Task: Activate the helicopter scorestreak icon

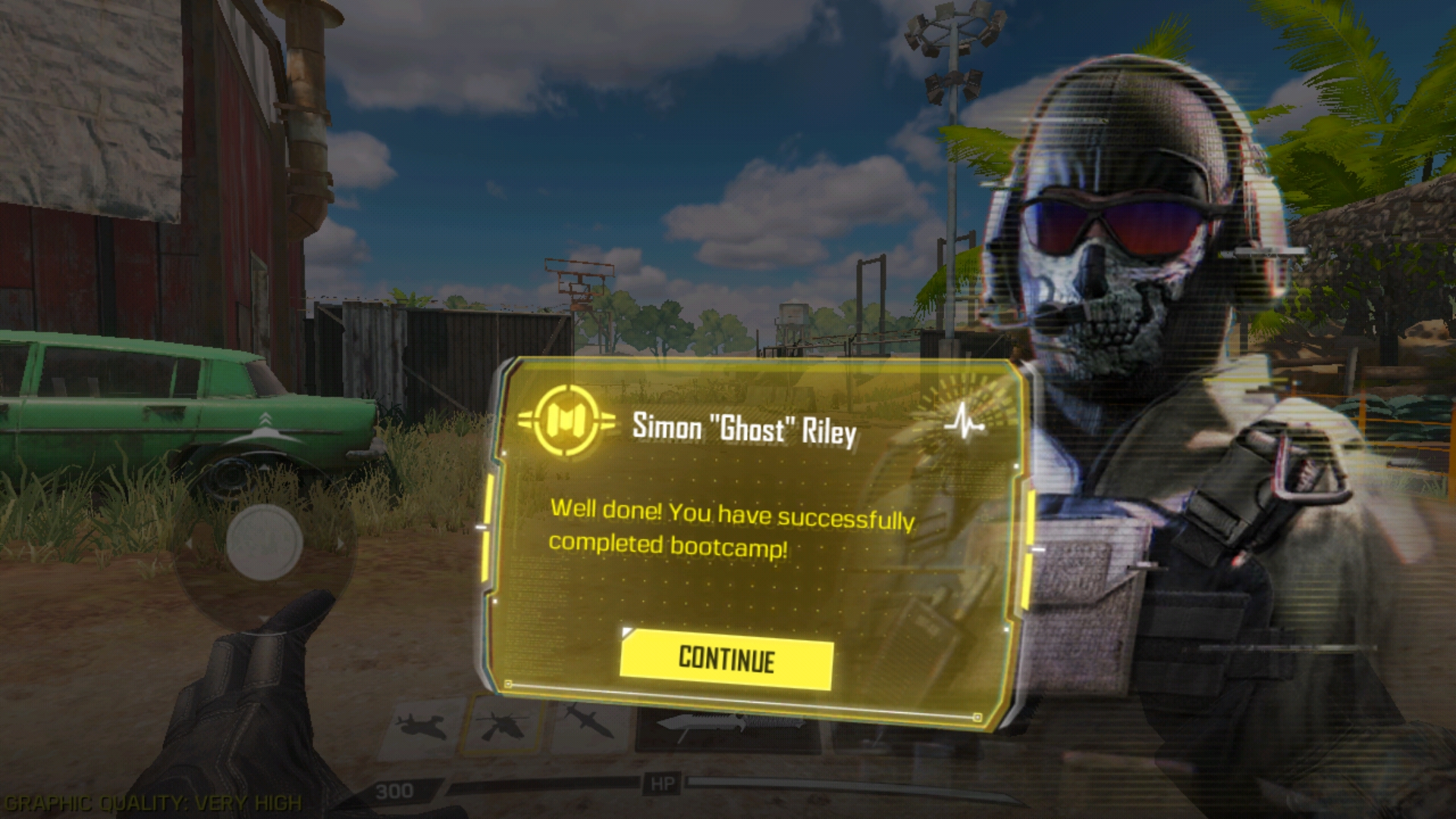Action: [x=504, y=725]
